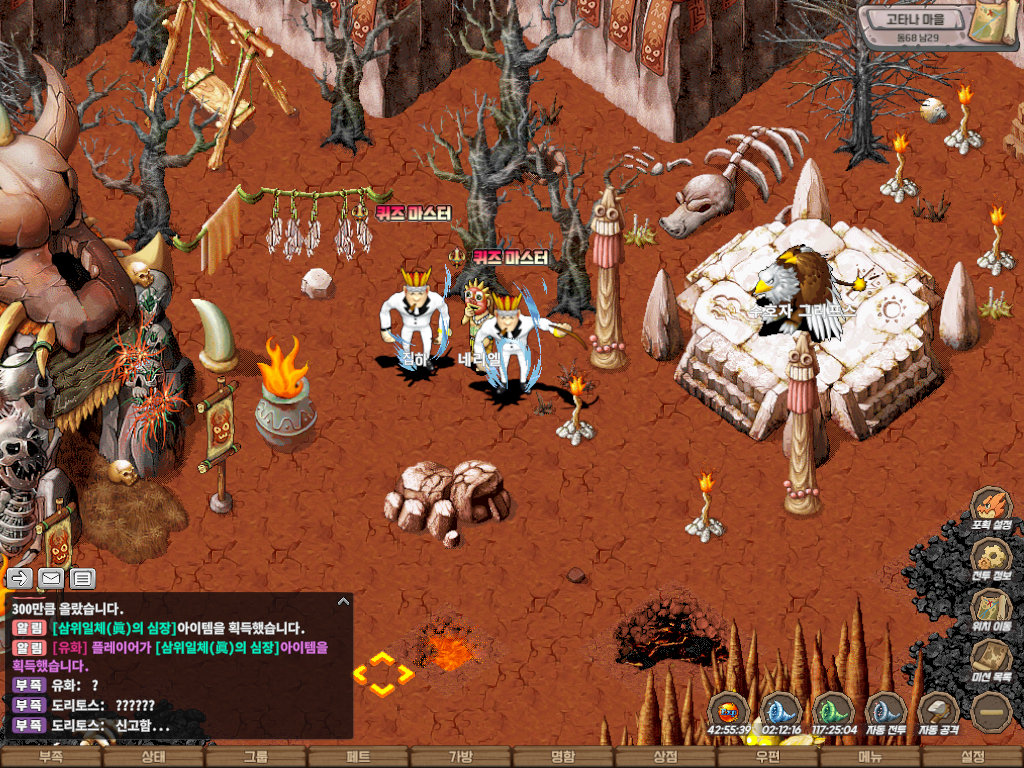1024x768 pixels.
Task: Open 위치 이동 location travel map
Action: pos(991,609)
